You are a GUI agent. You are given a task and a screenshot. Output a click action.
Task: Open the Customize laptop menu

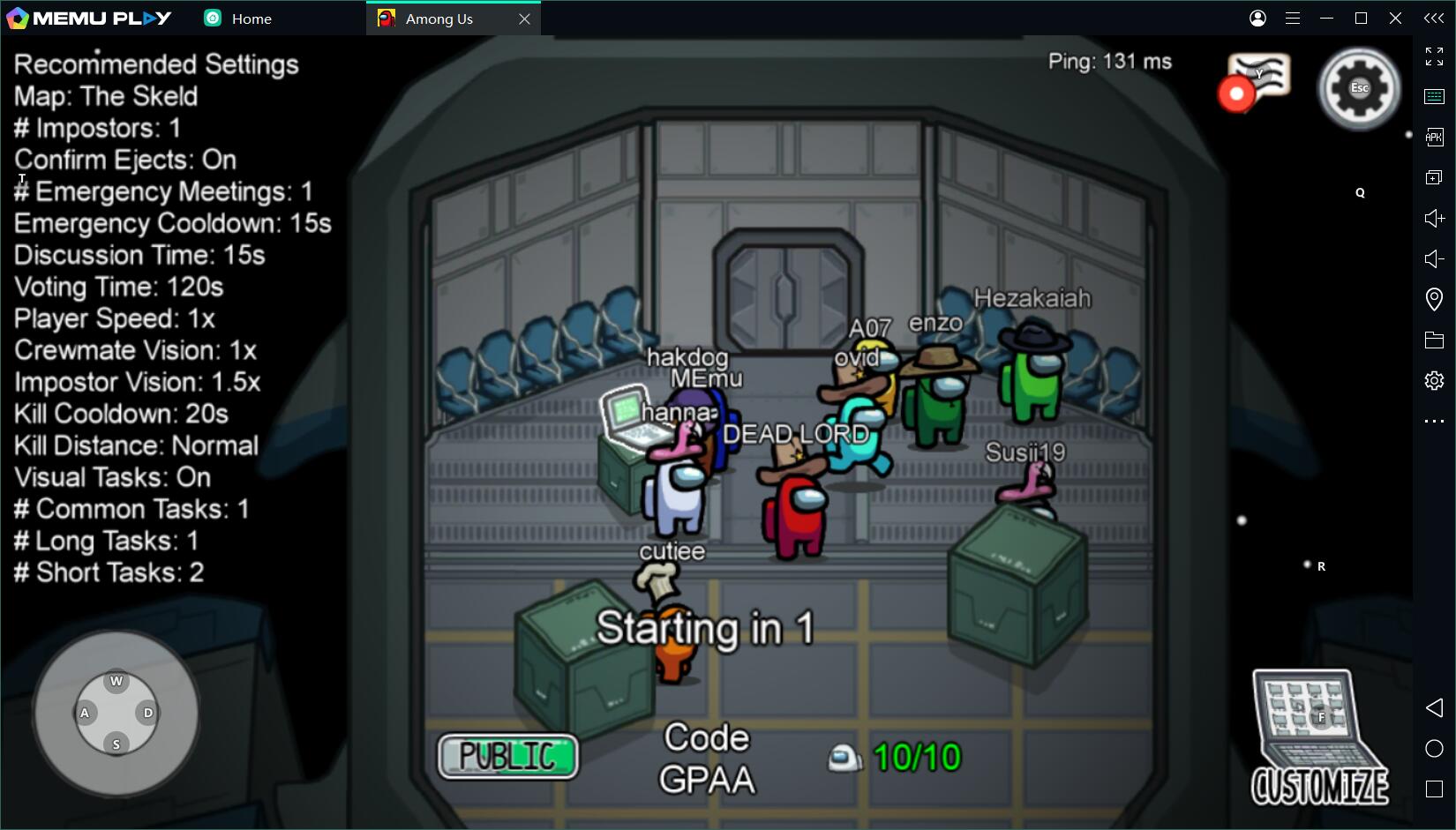coord(1318,737)
